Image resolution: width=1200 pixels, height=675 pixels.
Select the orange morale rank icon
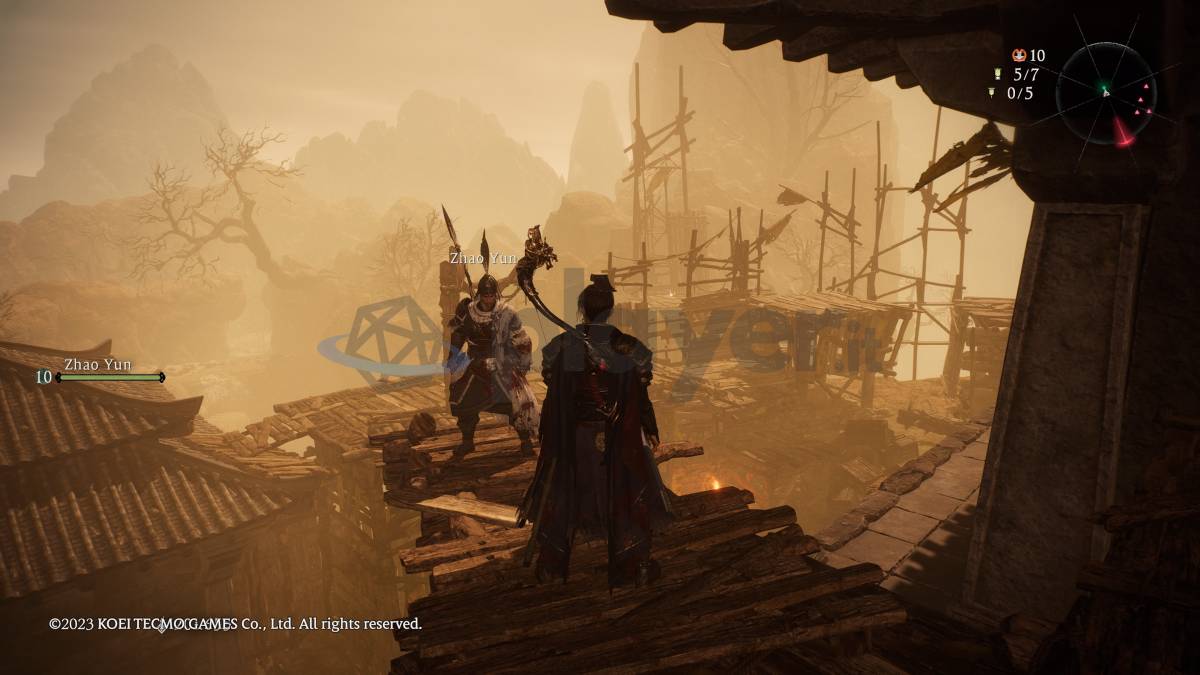tap(1018, 56)
